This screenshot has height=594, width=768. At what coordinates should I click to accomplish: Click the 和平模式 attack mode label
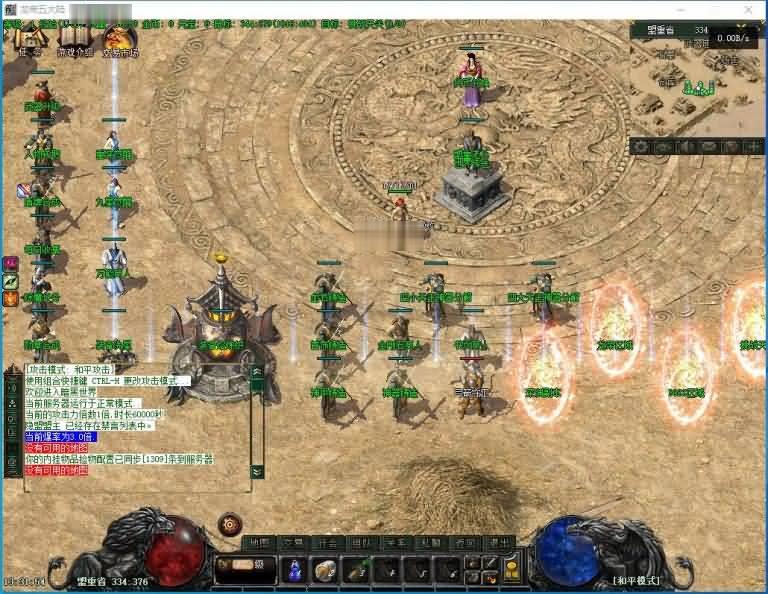click(637, 580)
